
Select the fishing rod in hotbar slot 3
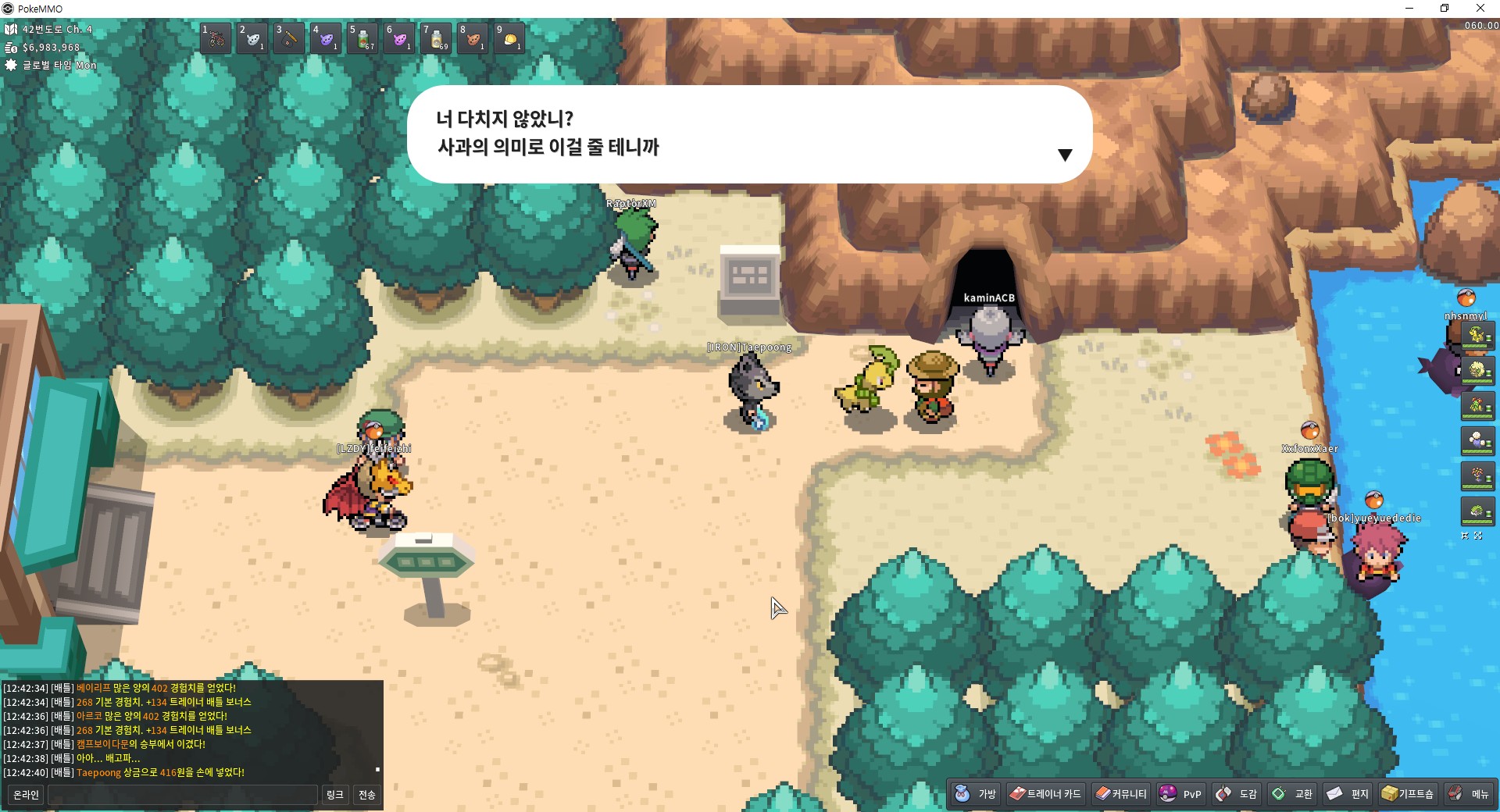289,38
